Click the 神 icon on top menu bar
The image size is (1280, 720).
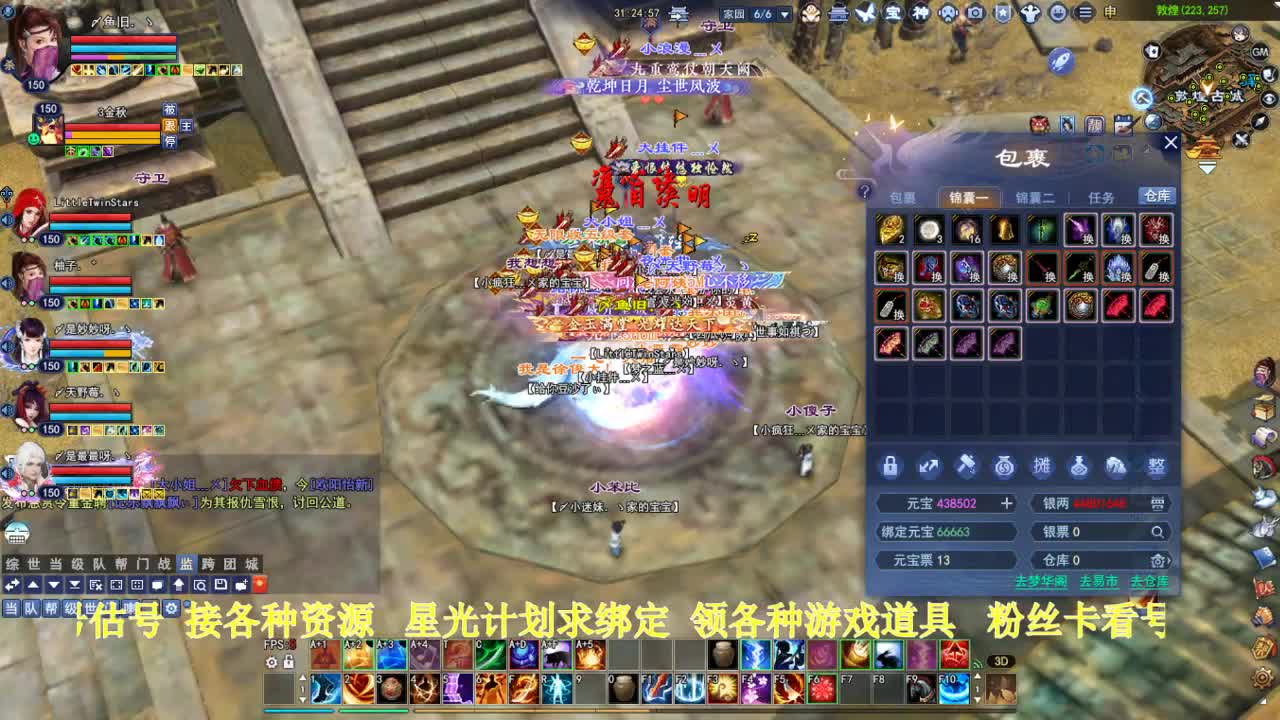point(920,12)
